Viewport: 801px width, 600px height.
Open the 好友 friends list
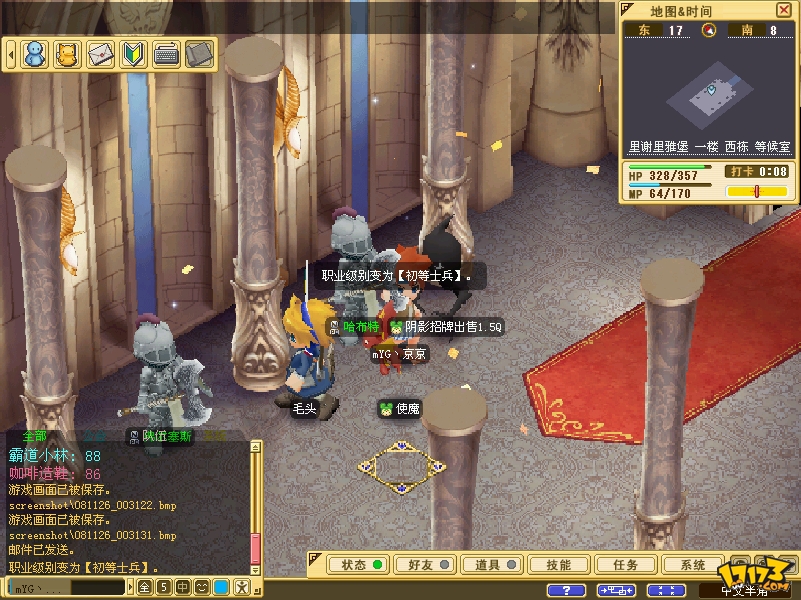click(425, 565)
